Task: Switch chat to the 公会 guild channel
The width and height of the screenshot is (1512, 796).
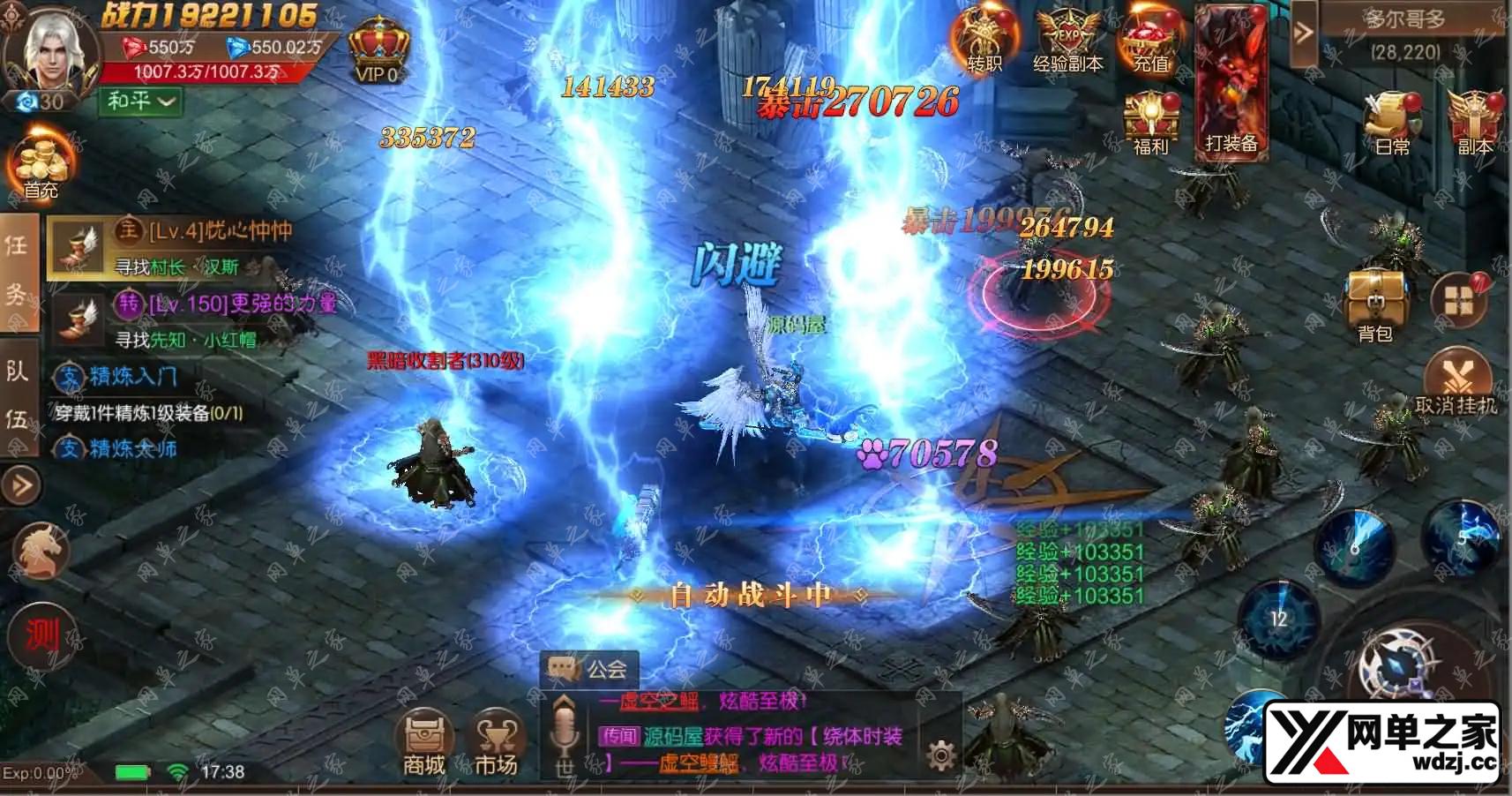Action: 588,670
